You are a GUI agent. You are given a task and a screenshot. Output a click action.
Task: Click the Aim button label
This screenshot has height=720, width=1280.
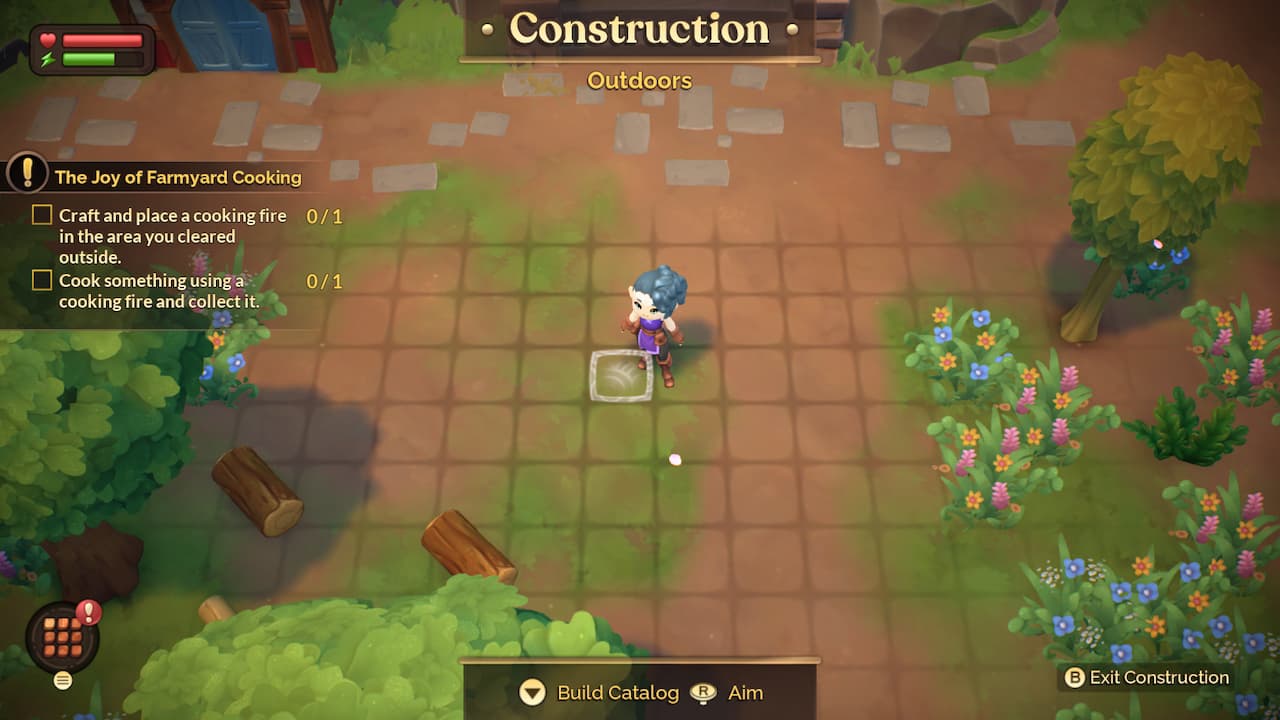(745, 692)
